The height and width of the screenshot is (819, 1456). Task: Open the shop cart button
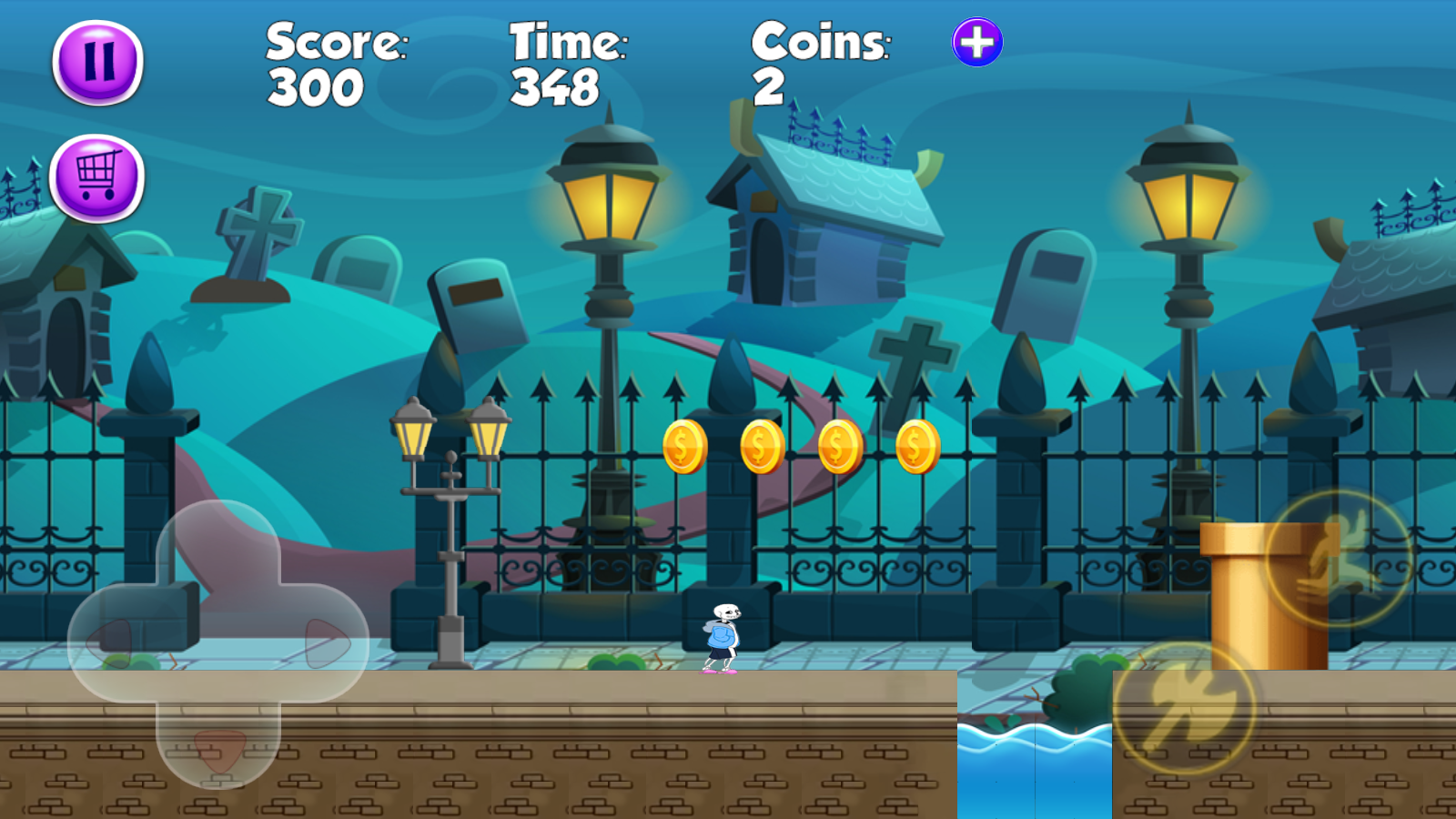pos(97,178)
